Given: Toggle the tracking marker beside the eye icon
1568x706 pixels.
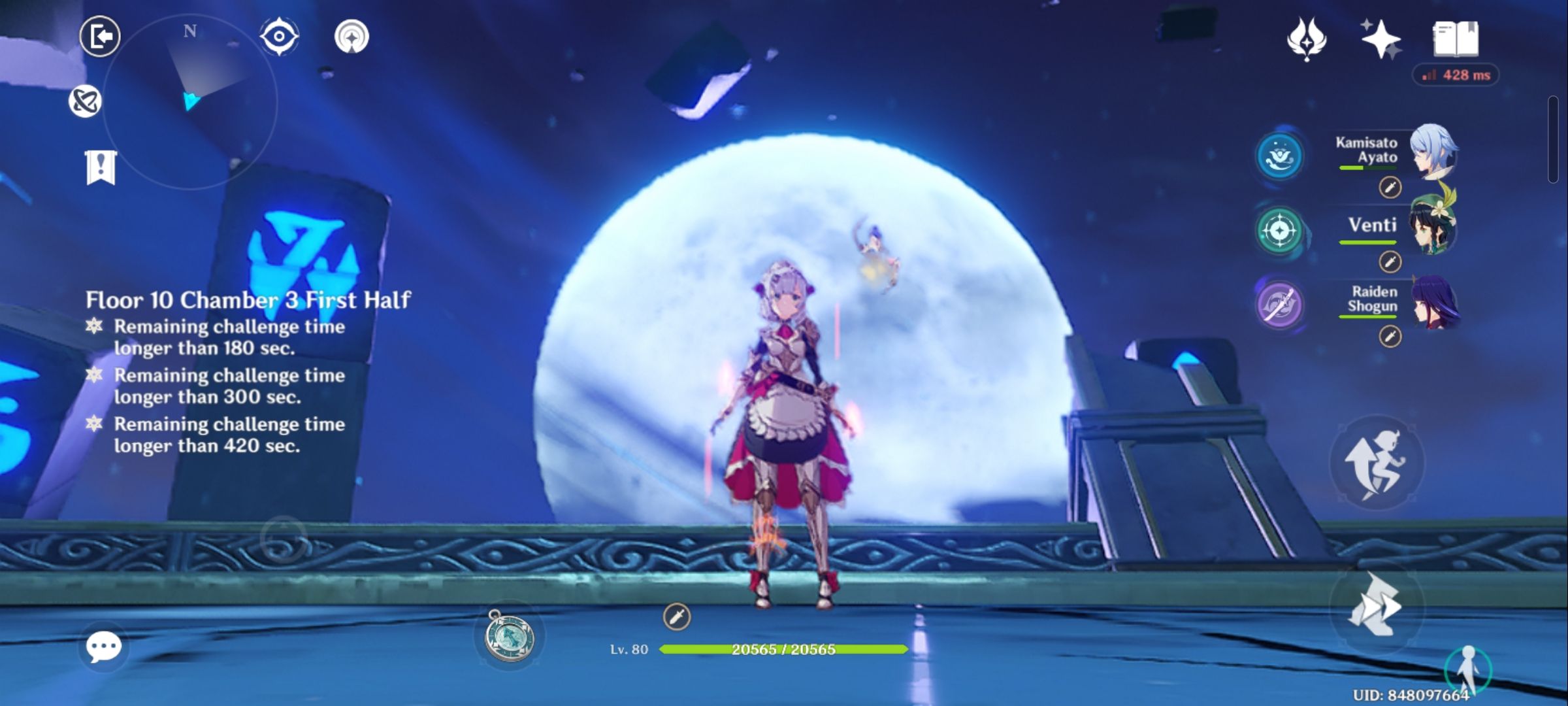Looking at the screenshot, I should pyautogui.click(x=352, y=37).
